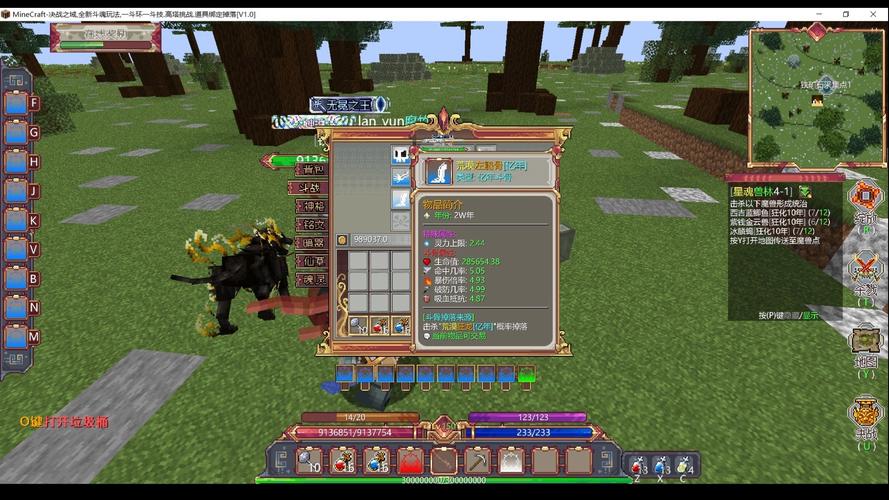Open the 背包 (backpack) tab
The image size is (889, 500).
click(x=312, y=169)
